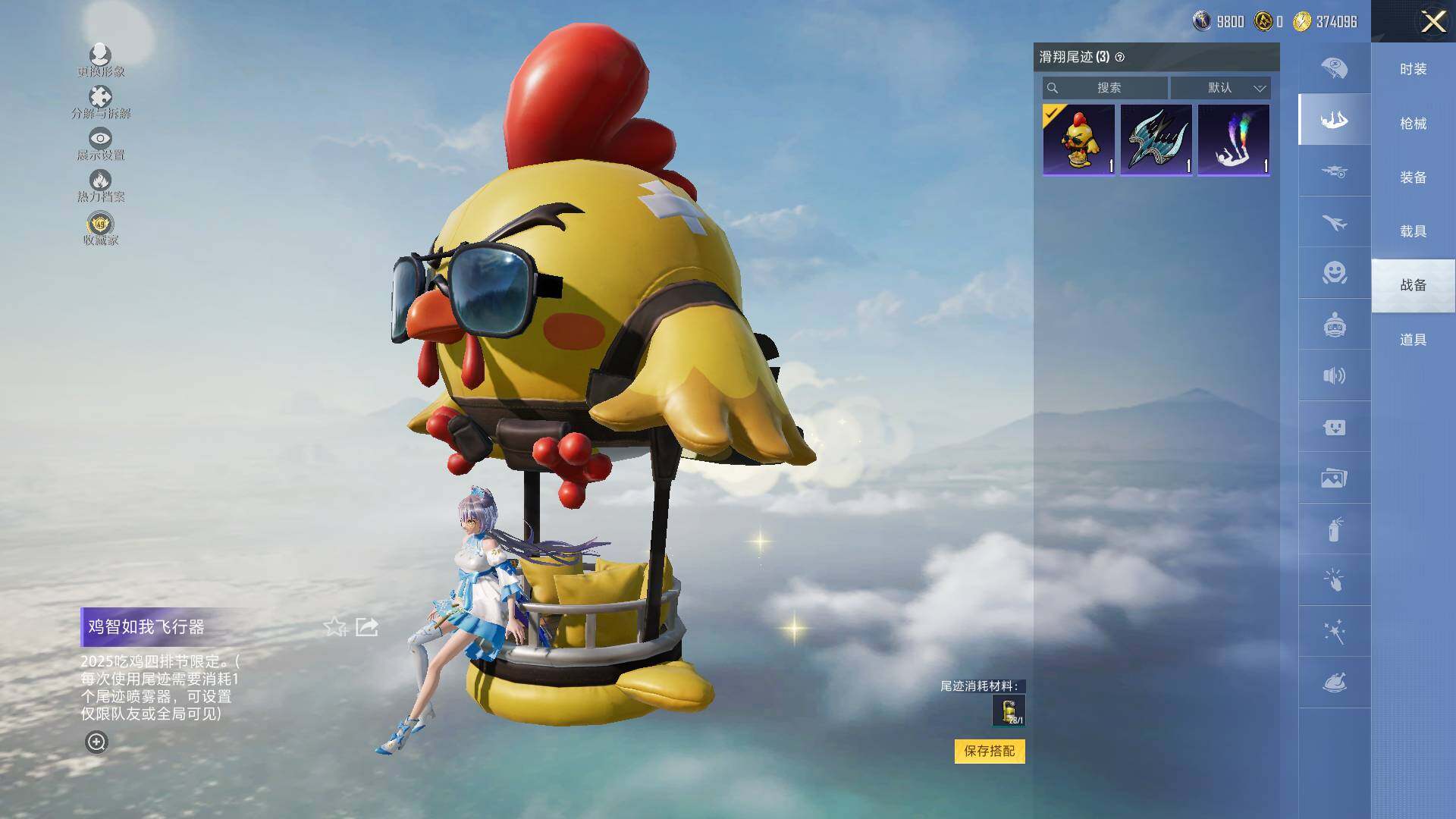Open 展示设置 display settings

[x=100, y=143]
